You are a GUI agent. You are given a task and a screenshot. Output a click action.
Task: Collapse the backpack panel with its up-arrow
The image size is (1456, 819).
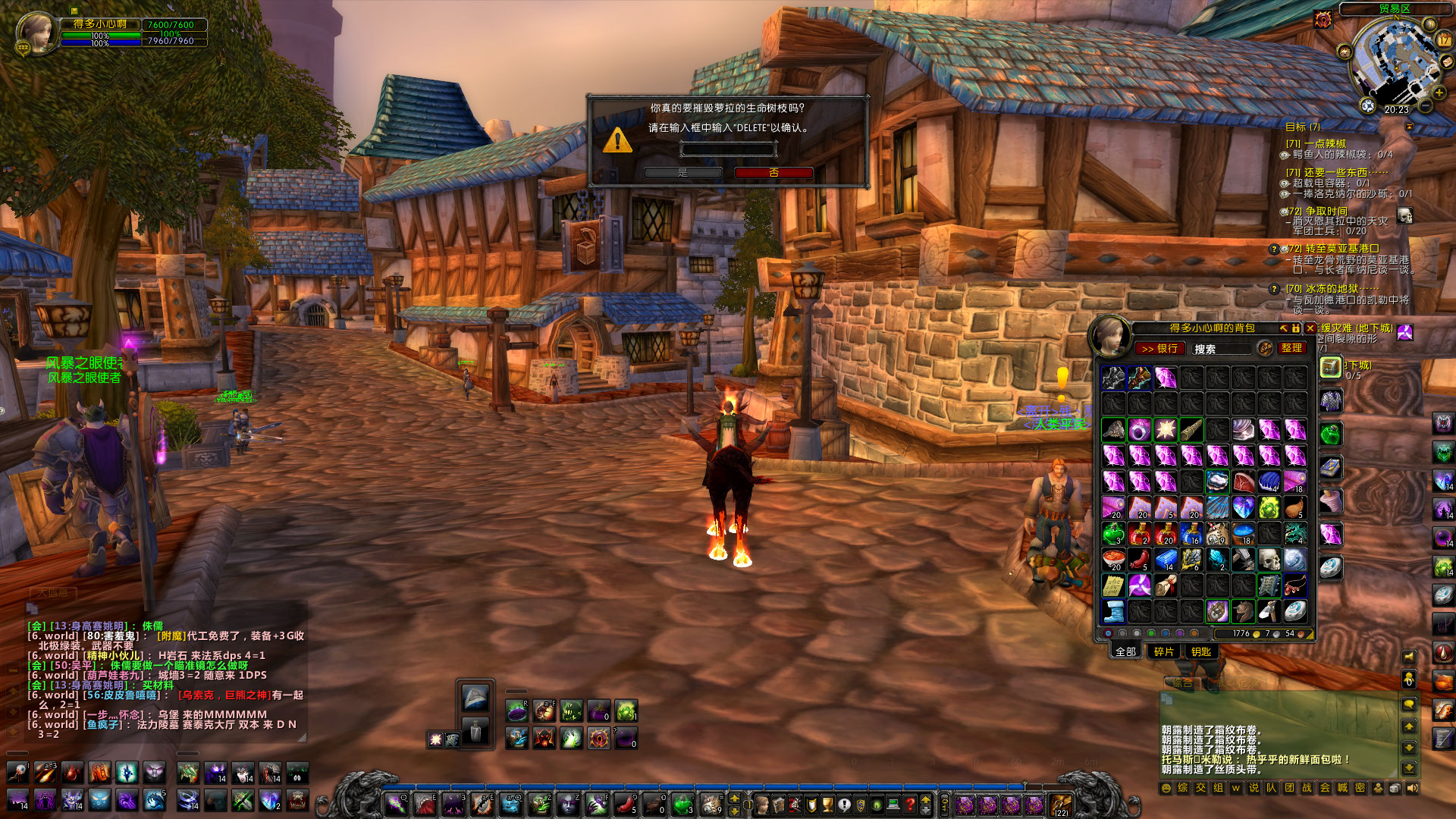point(1284,328)
